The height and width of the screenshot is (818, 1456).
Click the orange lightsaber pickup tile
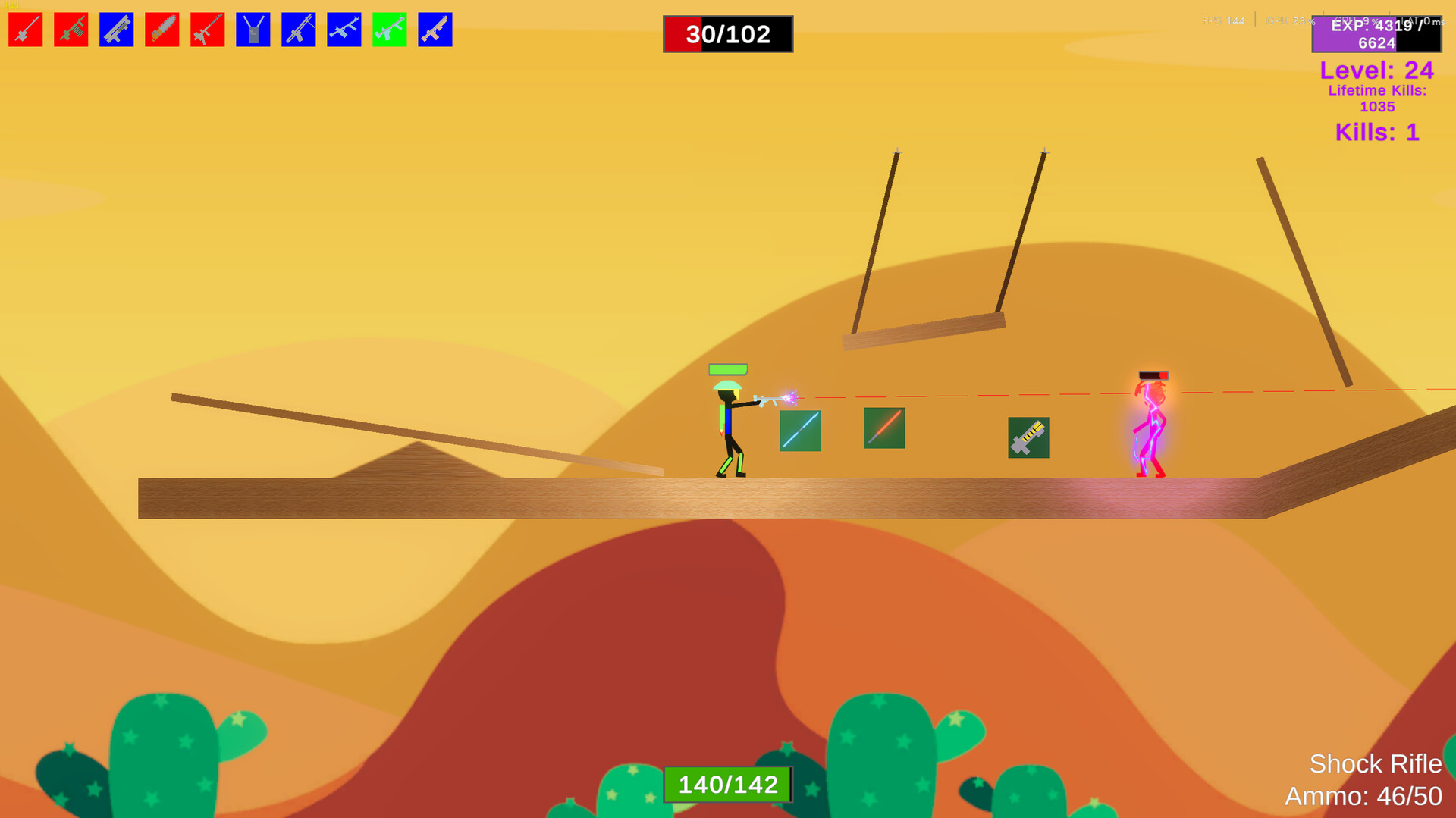883,429
